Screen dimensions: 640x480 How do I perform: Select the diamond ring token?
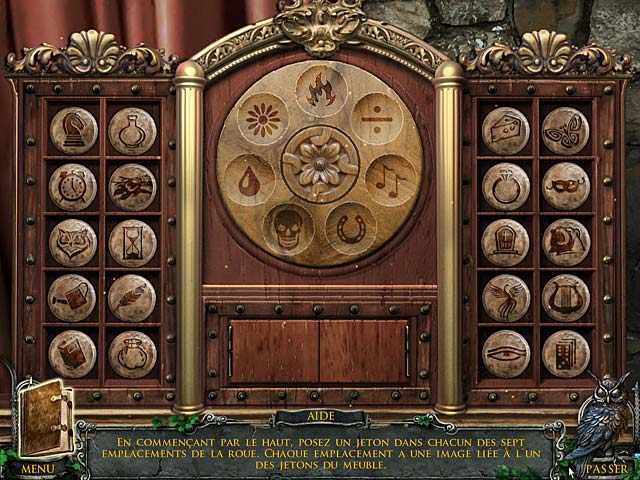pos(506,186)
